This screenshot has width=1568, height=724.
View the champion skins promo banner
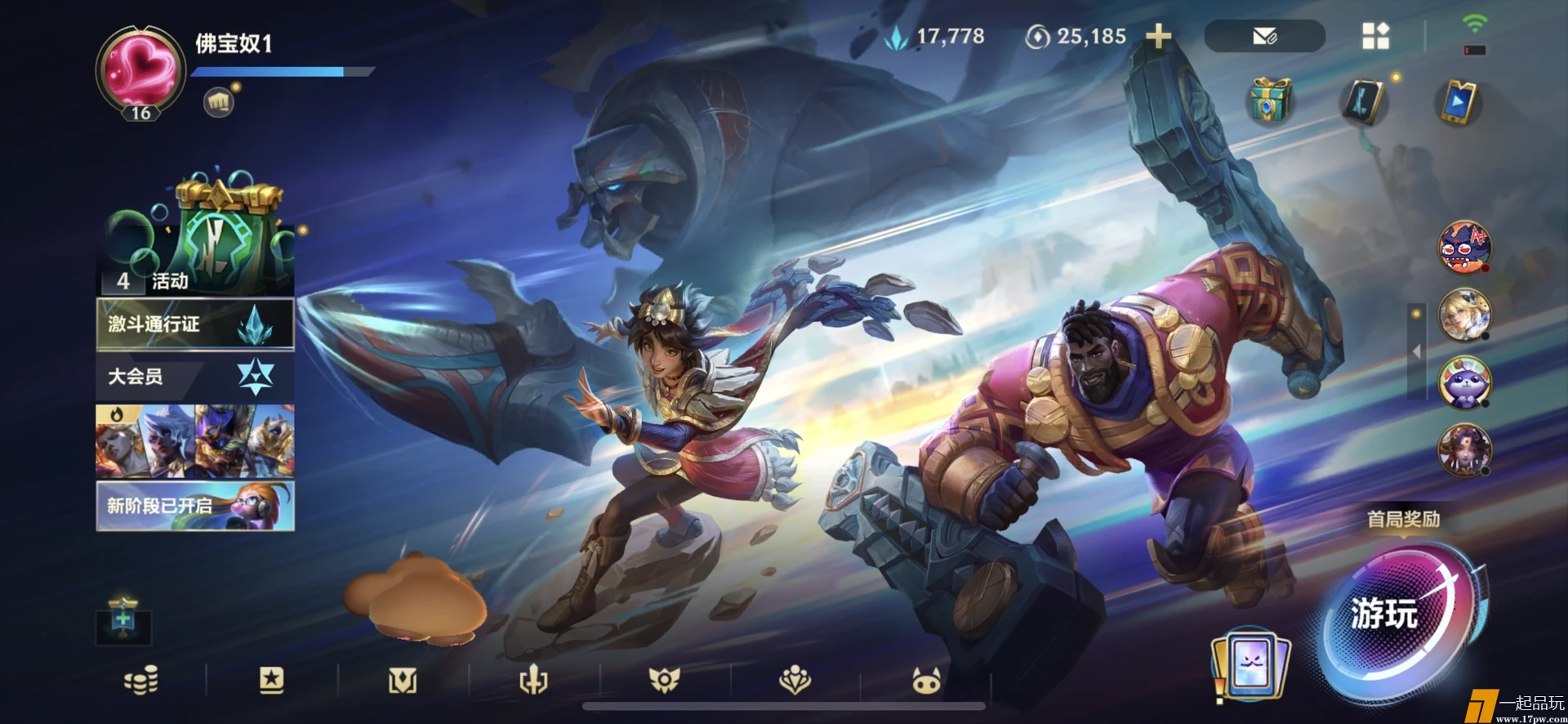195,441
